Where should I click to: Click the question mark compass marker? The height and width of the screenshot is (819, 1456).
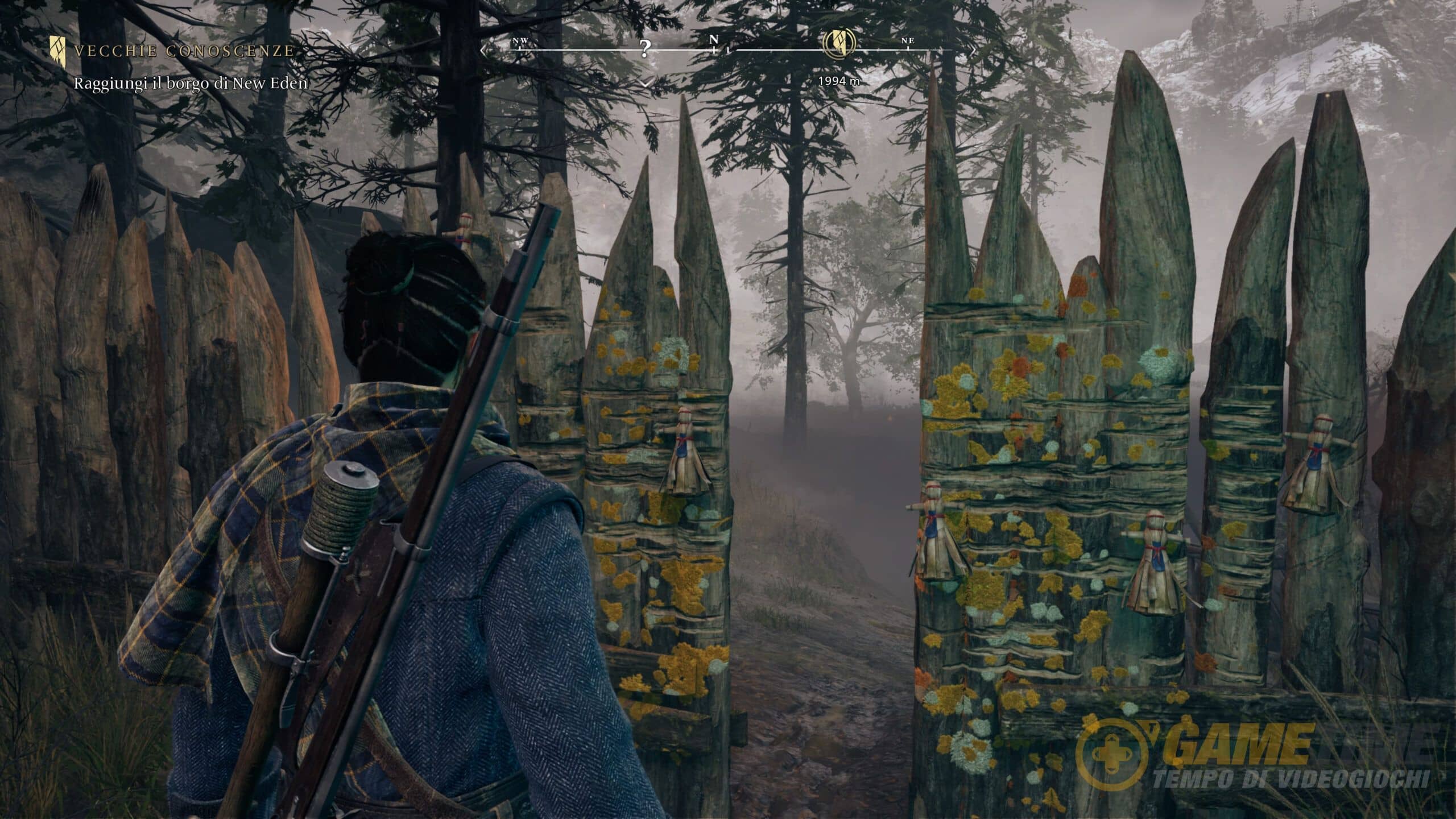tap(644, 49)
